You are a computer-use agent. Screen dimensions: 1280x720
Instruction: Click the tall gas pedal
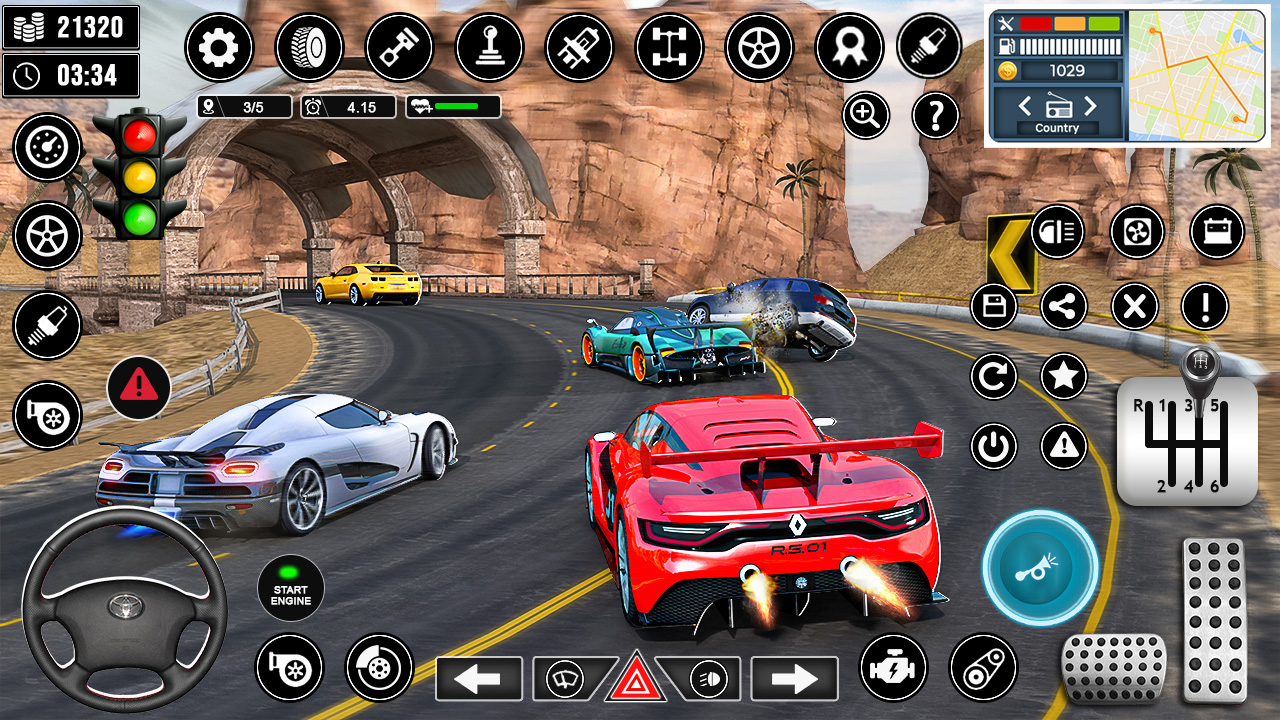[1213, 619]
